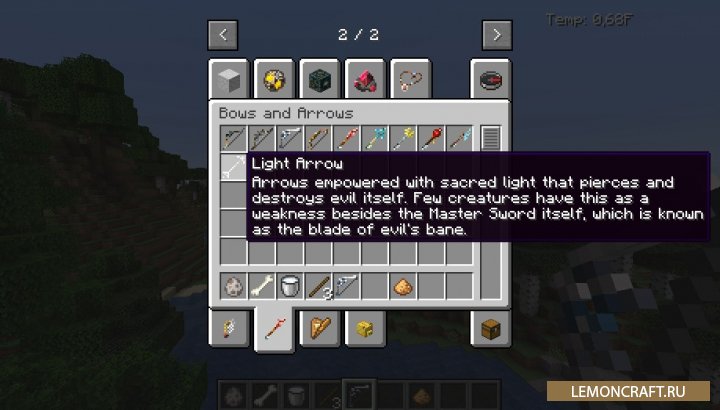Grab the red orb-tipped arrow
Screen dimensions: 720x410
[x=430, y=137]
